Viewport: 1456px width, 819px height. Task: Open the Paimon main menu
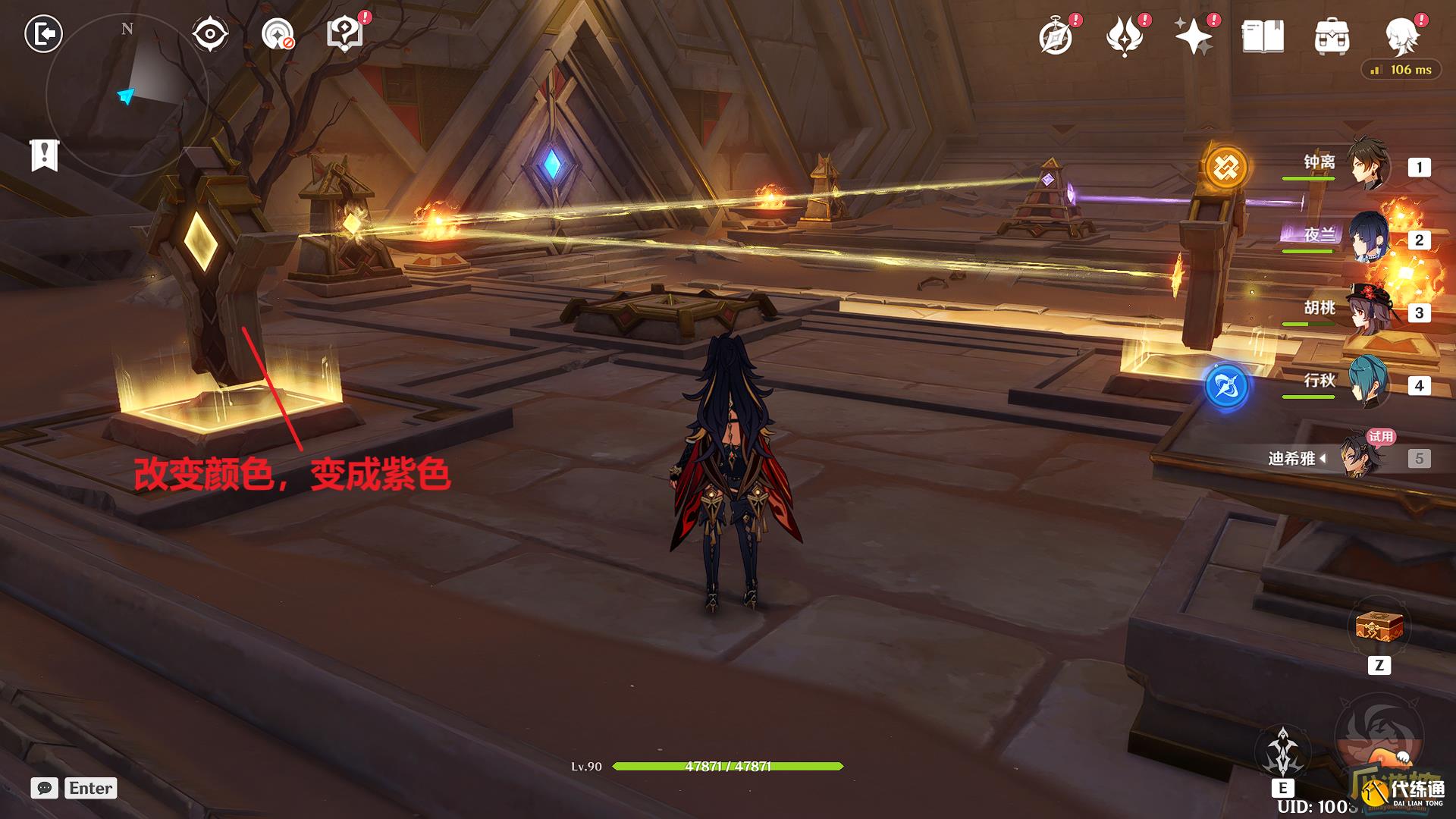(x=1402, y=35)
